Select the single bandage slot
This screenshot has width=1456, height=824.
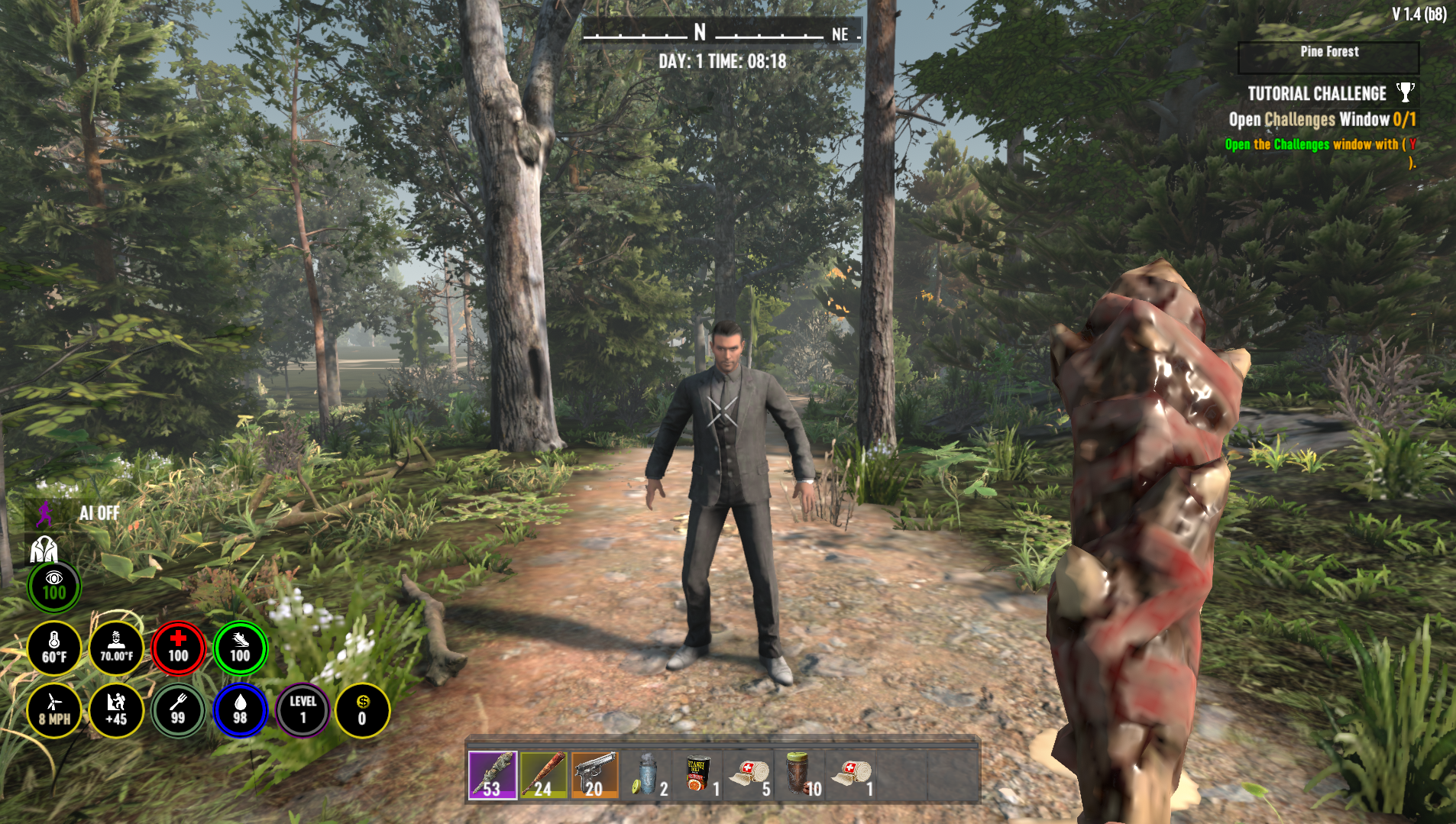coord(851,774)
